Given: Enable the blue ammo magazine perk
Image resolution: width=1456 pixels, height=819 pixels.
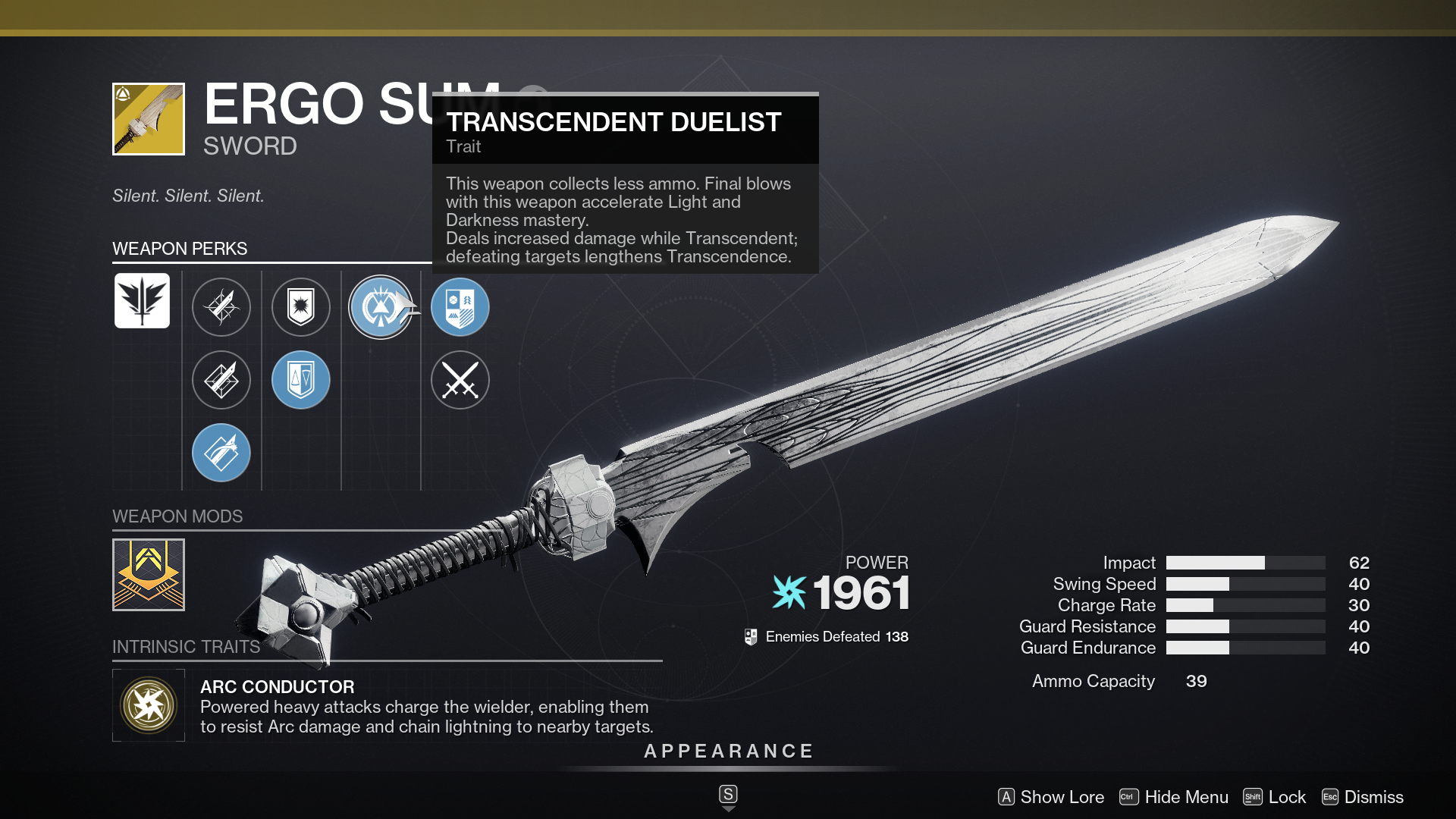Looking at the screenshot, I should 221,453.
